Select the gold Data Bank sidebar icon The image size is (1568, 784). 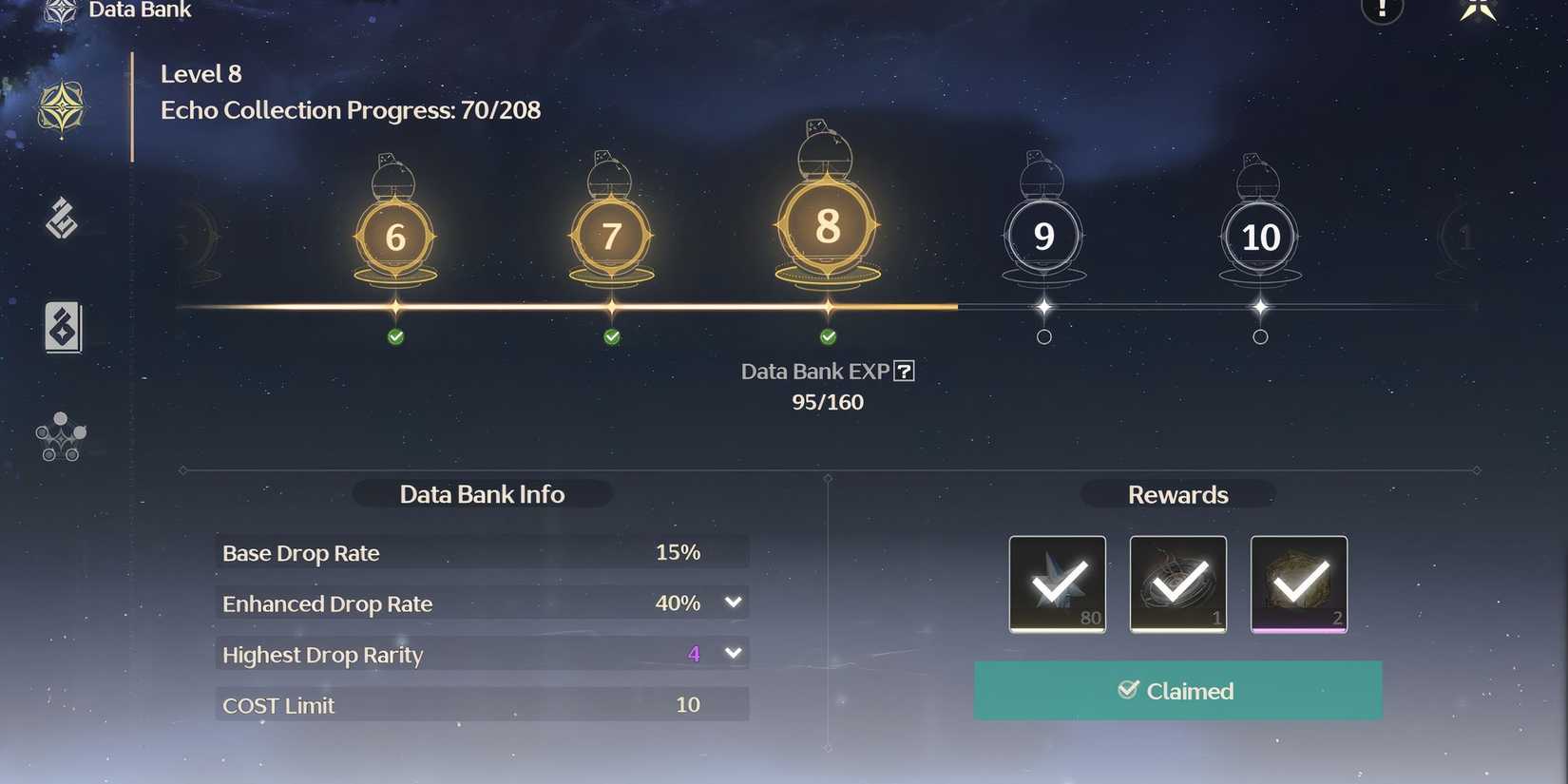[60, 107]
